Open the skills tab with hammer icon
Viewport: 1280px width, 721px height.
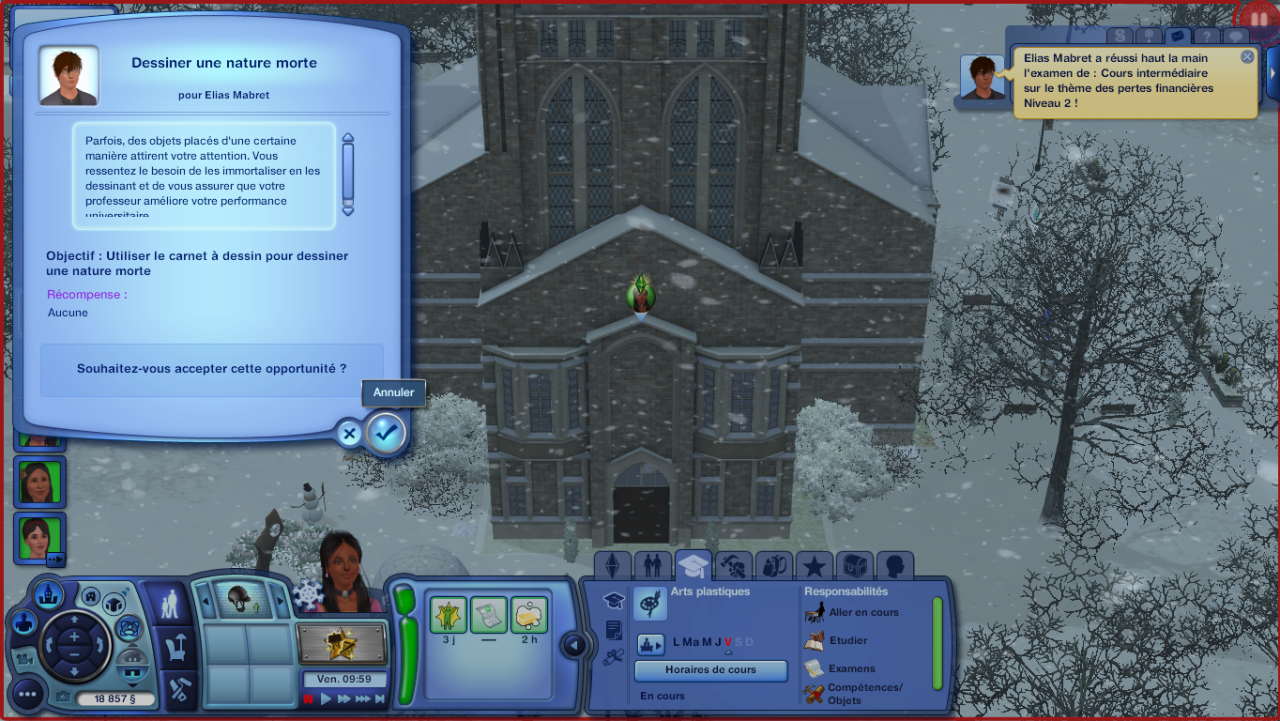point(733,566)
